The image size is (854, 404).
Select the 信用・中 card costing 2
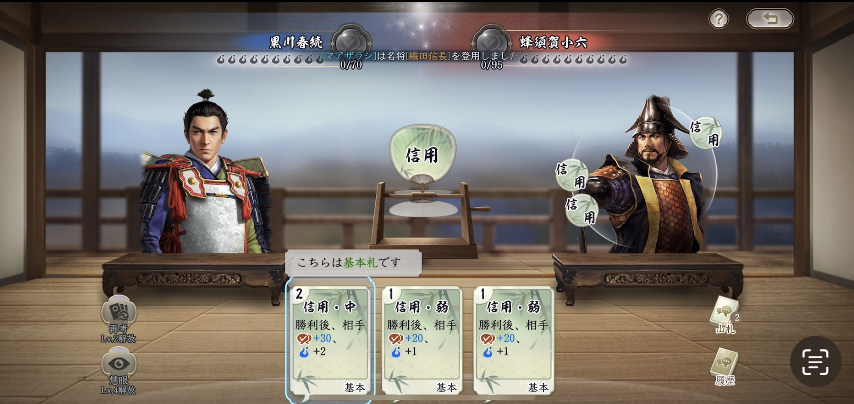[x=330, y=342]
